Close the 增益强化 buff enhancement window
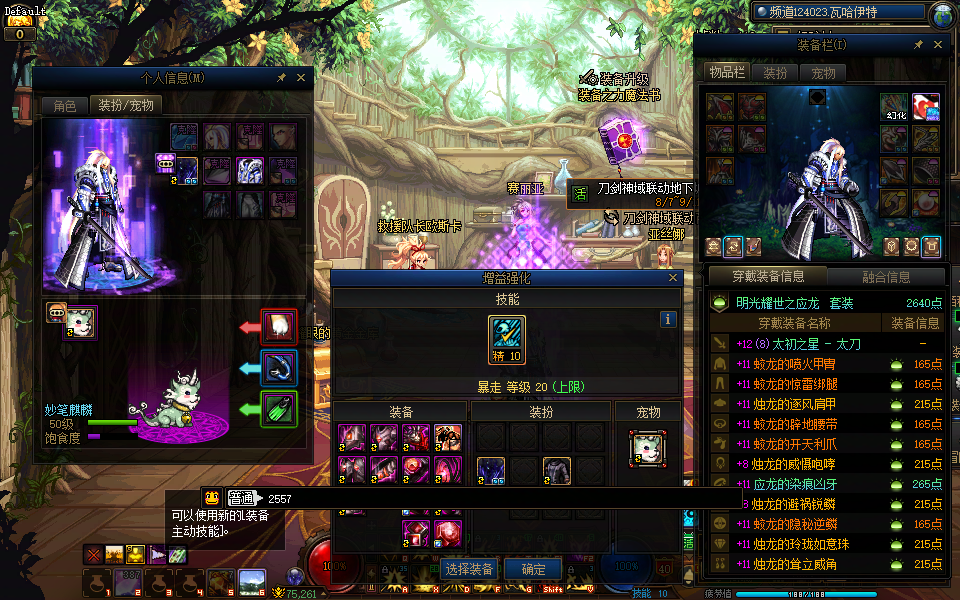The width and height of the screenshot is (960, 600). point(673,277)
